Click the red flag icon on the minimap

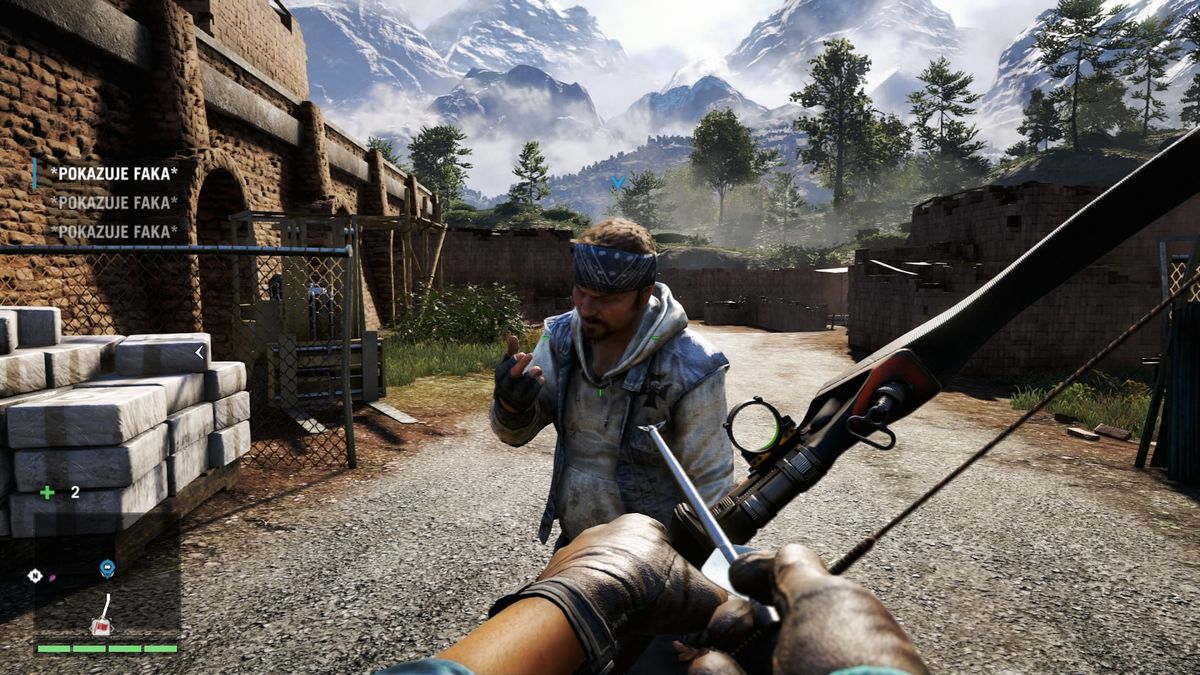(100, 626)
